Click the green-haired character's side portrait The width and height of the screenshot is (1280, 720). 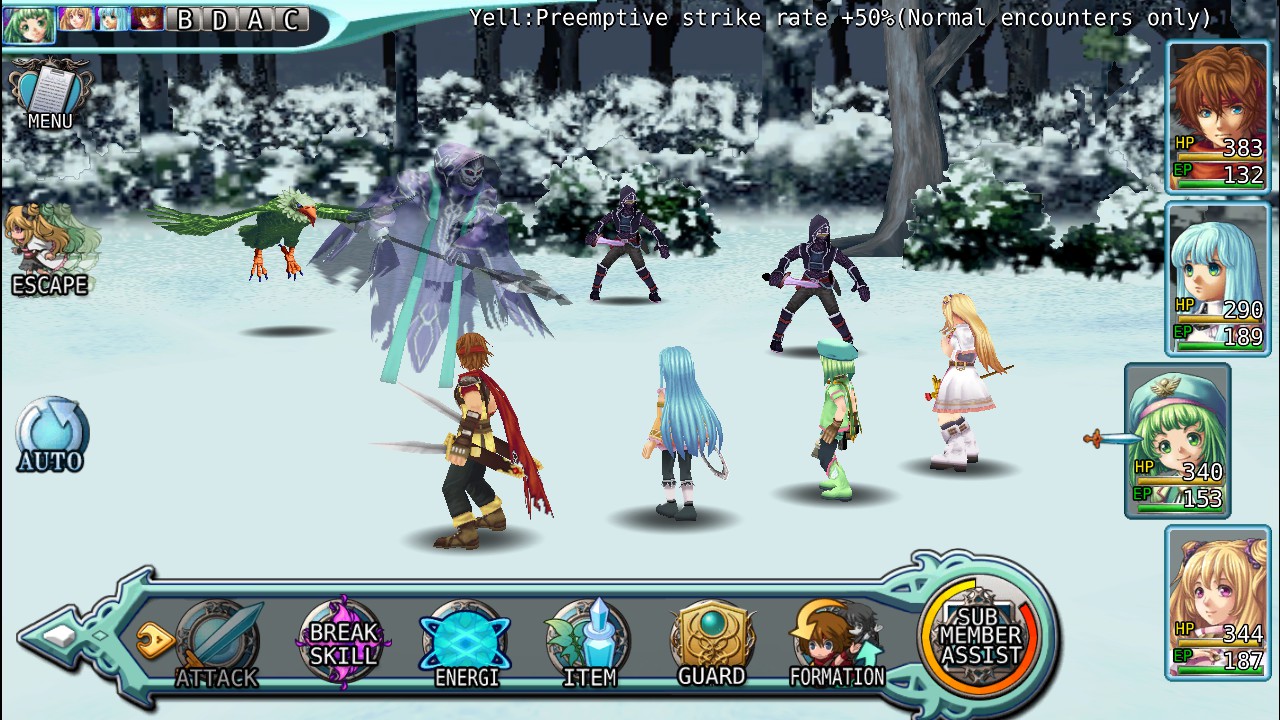click(1176, 430)
